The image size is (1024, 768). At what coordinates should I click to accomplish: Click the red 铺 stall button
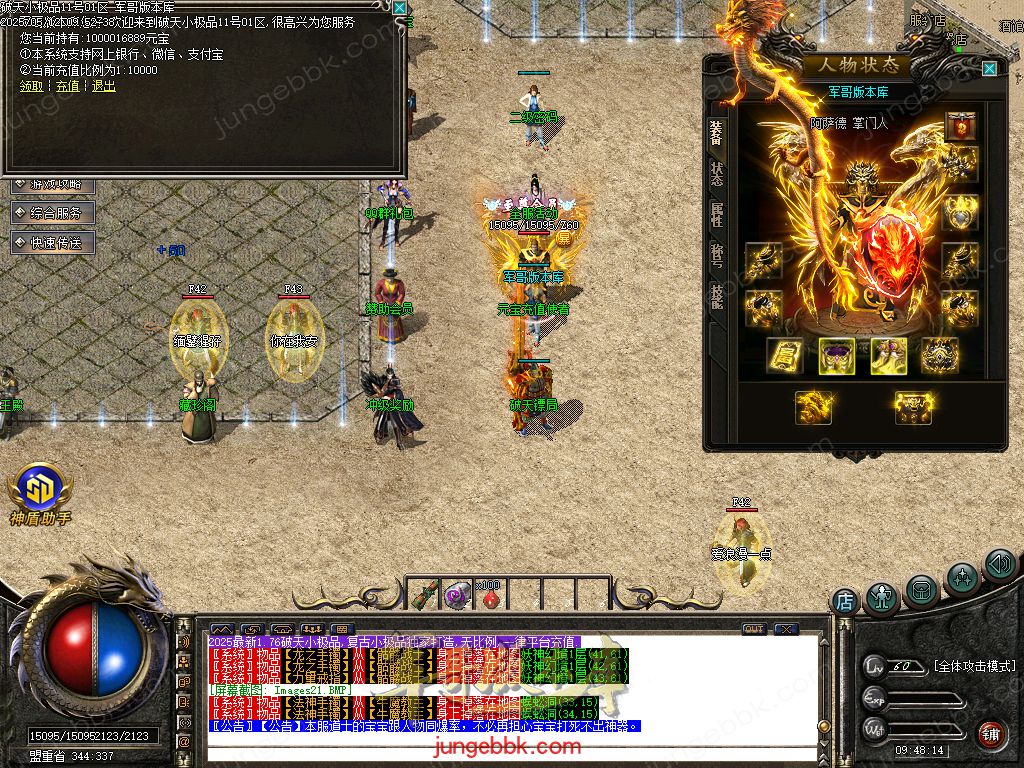[x=990, y=735]
